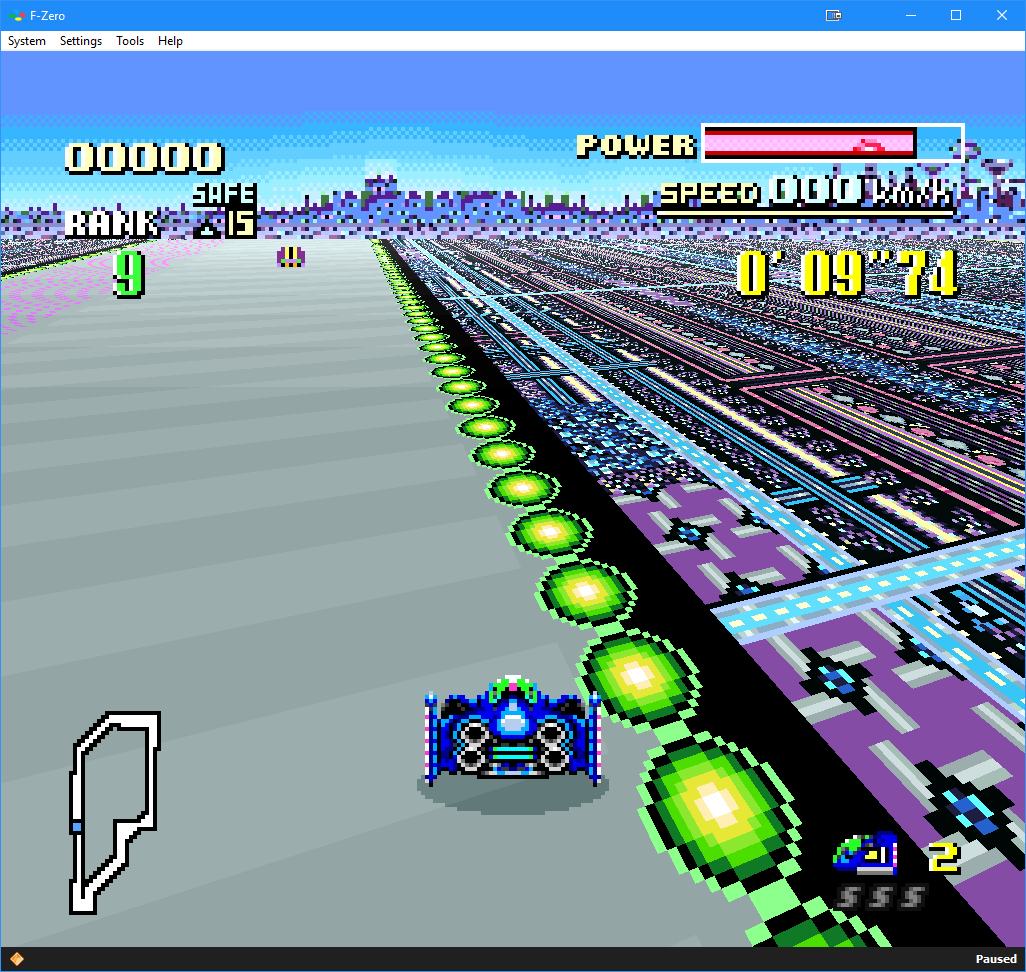
Task: Click the track outline minimap
Action: click(113, 811)
